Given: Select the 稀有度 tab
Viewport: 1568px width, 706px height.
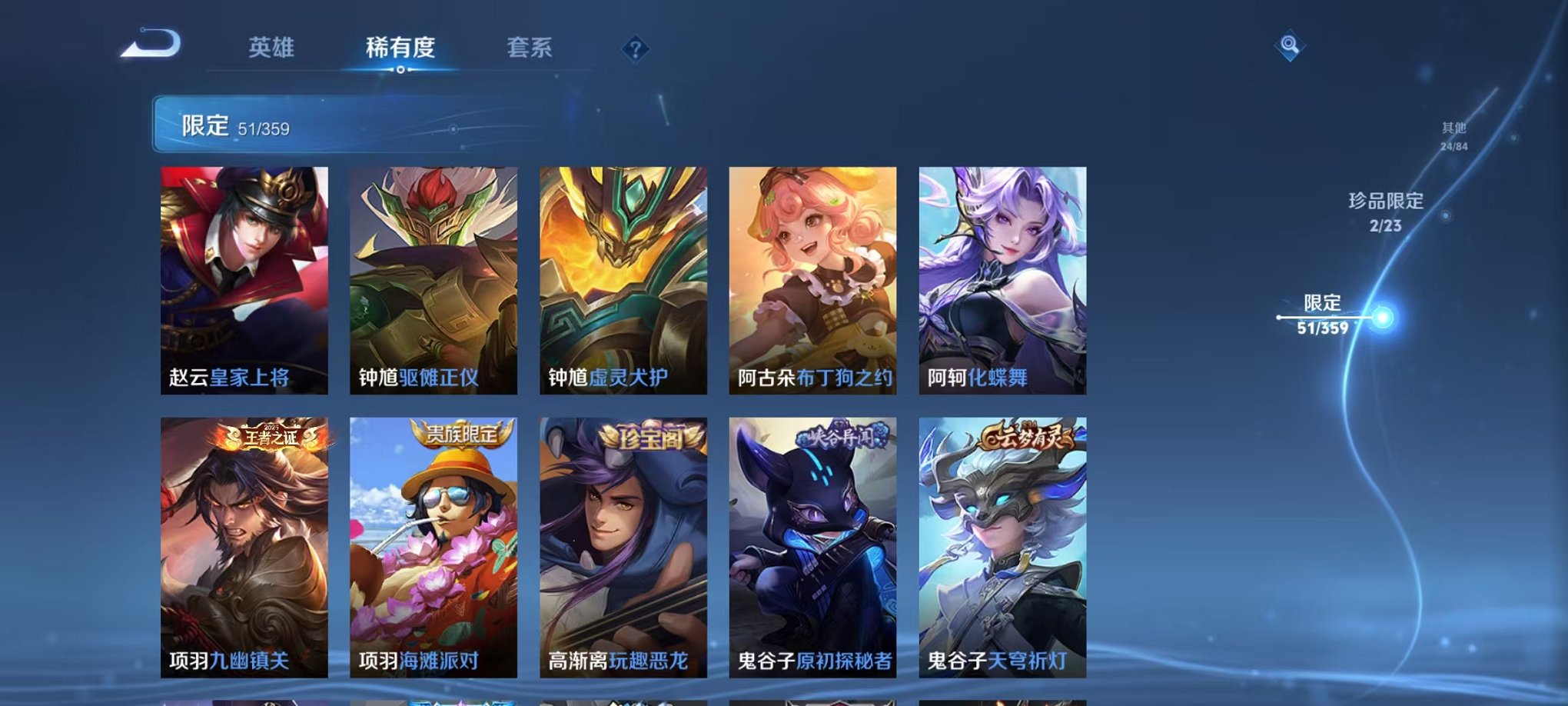Looking at the screenshot, I should tap(401, 46).
